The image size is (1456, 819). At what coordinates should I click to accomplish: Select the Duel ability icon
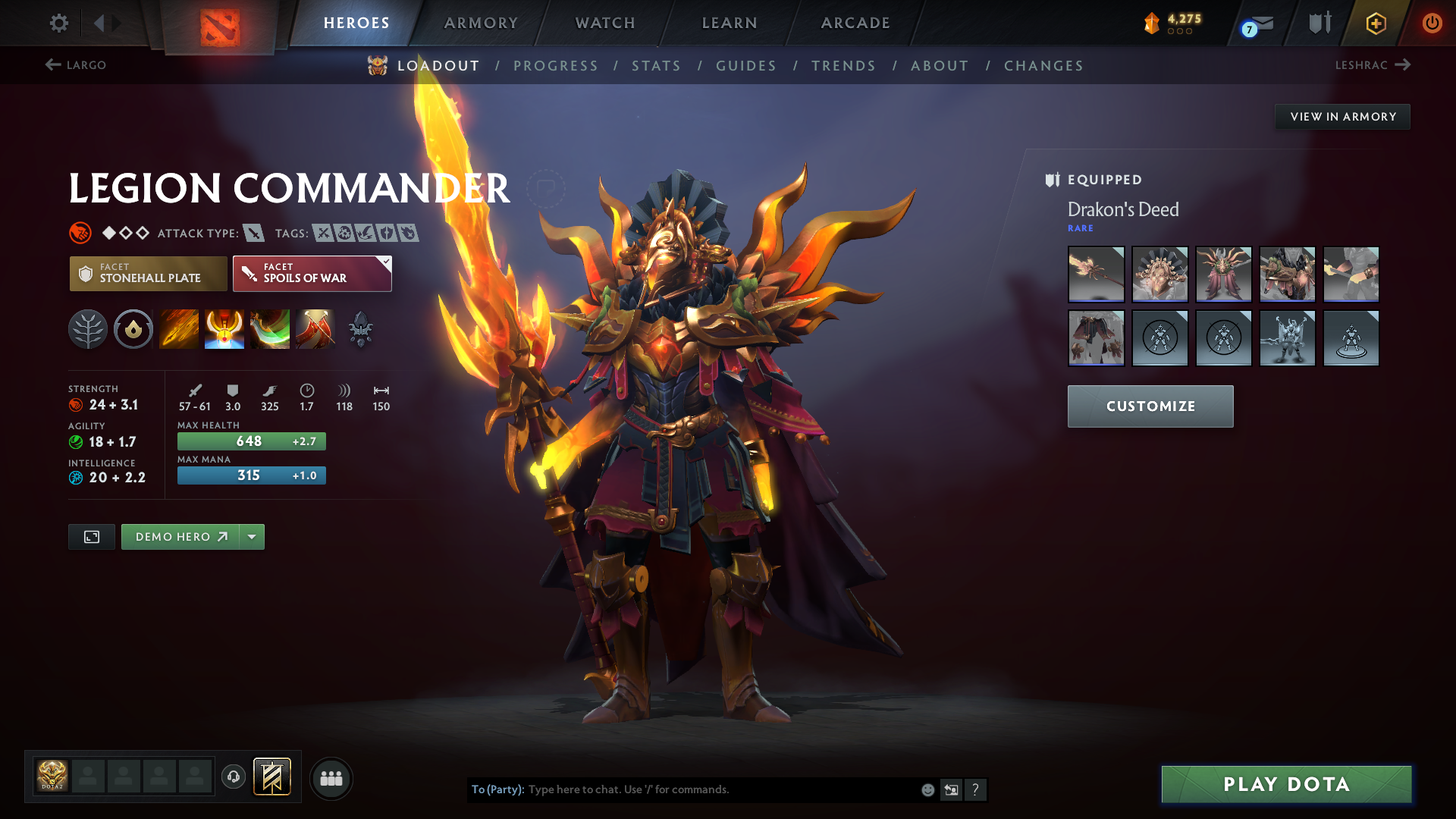pyautogui.click(x=315, y=329)
